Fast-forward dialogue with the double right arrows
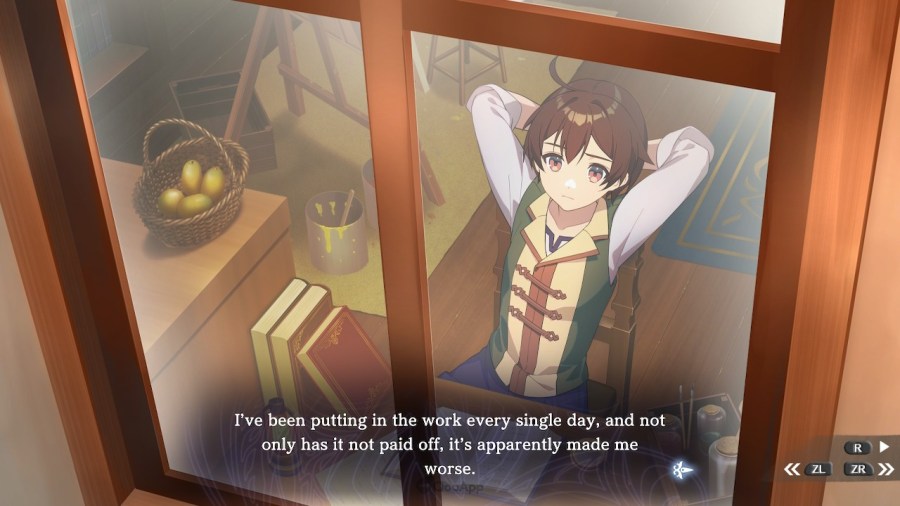The image size is (900, 506). [886, 468]
